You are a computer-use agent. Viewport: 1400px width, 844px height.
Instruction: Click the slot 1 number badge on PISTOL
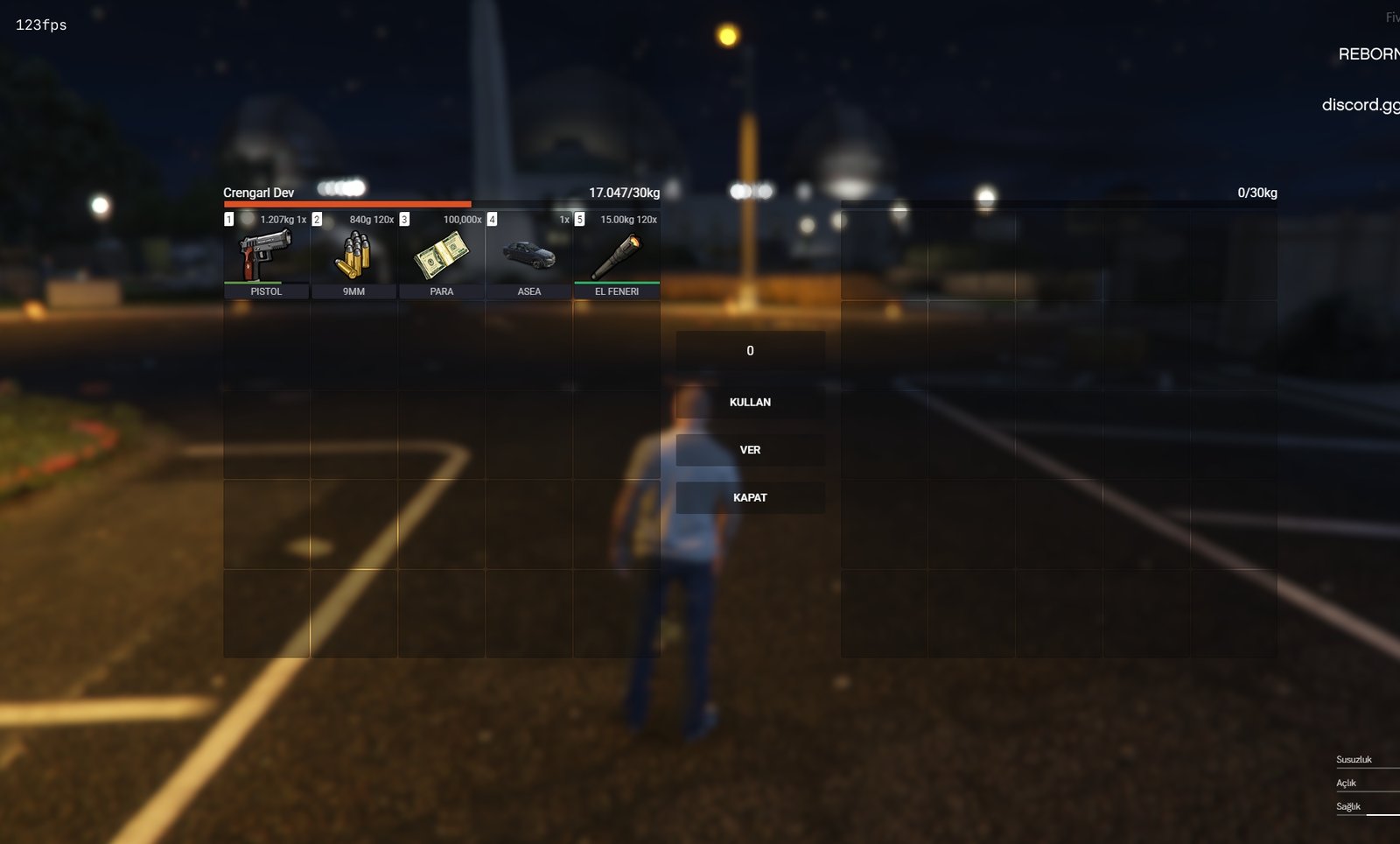228,220
